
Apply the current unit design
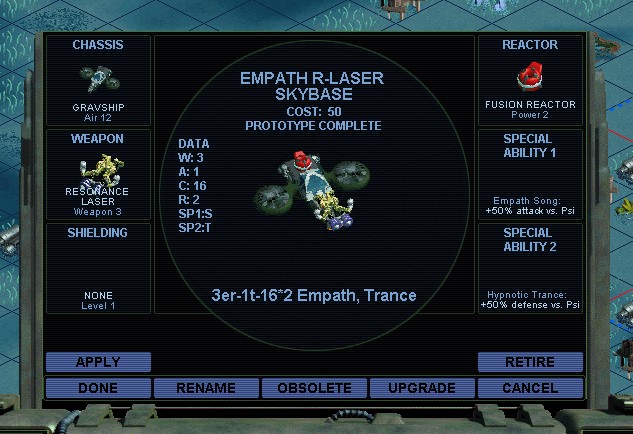click(x=98, y=362)
